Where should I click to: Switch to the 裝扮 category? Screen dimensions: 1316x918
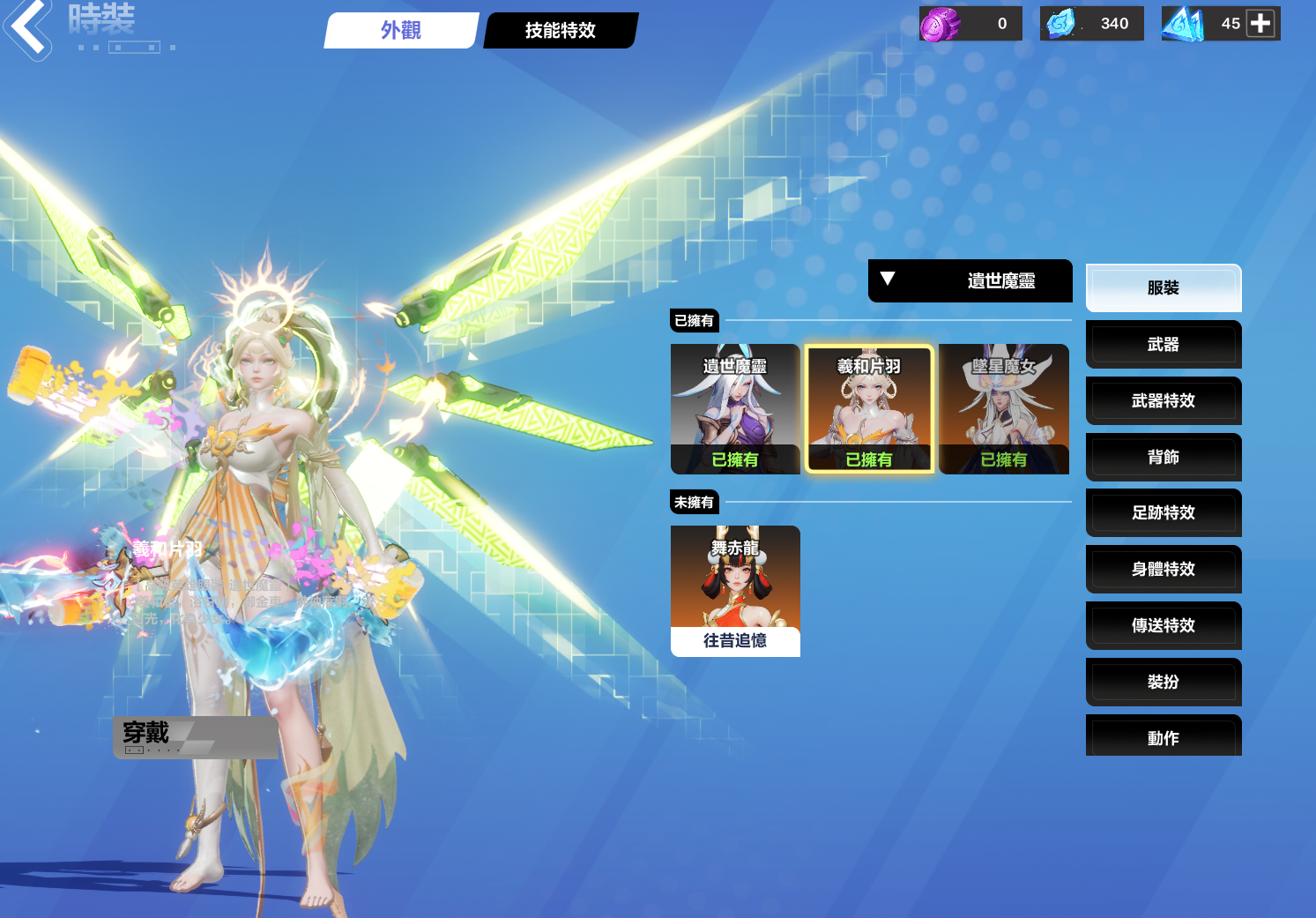pyautogui.click(x=1164, y=683)
